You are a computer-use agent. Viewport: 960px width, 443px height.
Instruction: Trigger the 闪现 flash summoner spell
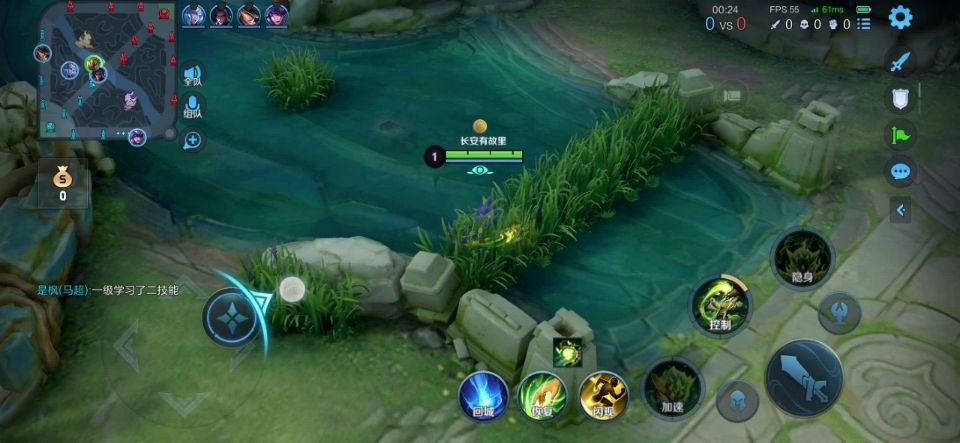[604, 395]
